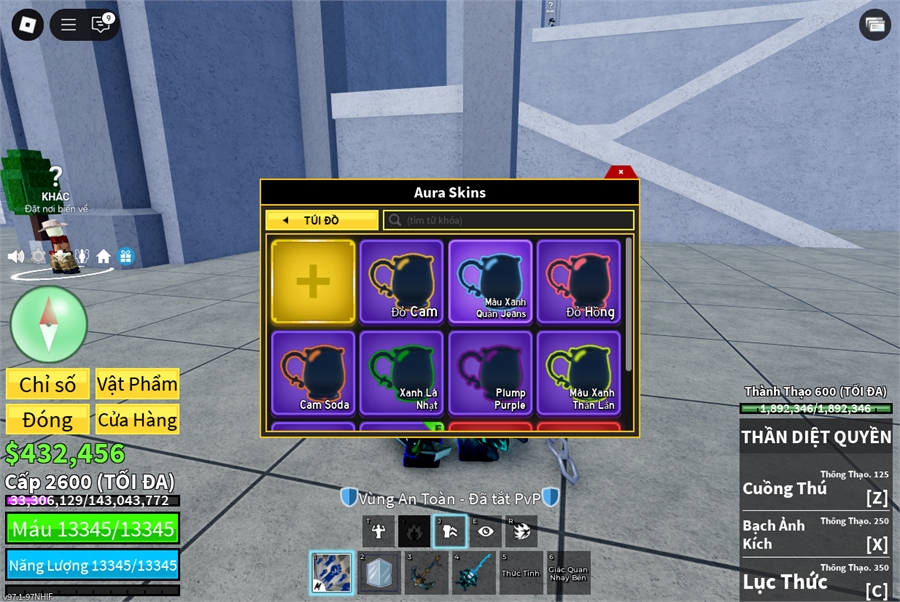The image size is (900, 602).
Task: Choose the Cam Soda aura skin
Action: [313, 372]
